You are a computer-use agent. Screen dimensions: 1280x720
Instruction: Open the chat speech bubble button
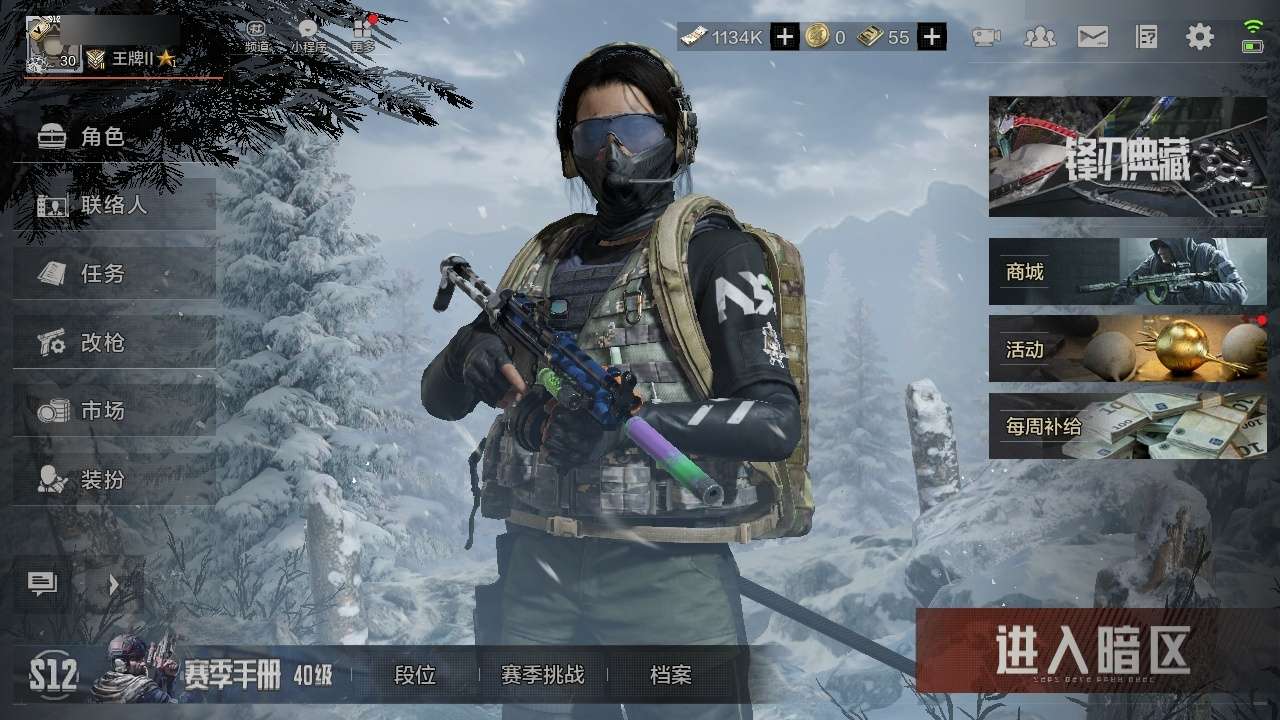click(42, 584)
